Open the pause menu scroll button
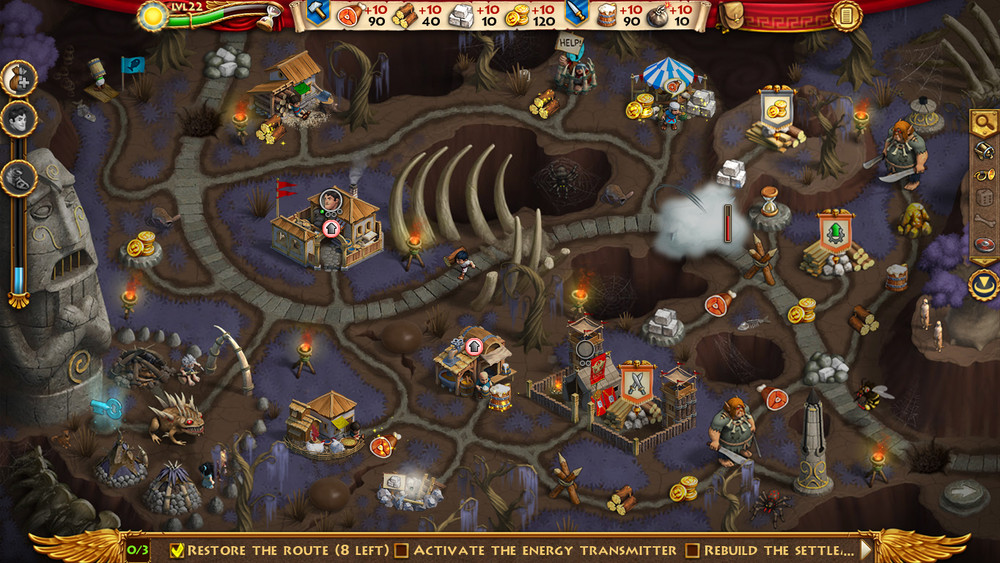 point(846,15)
